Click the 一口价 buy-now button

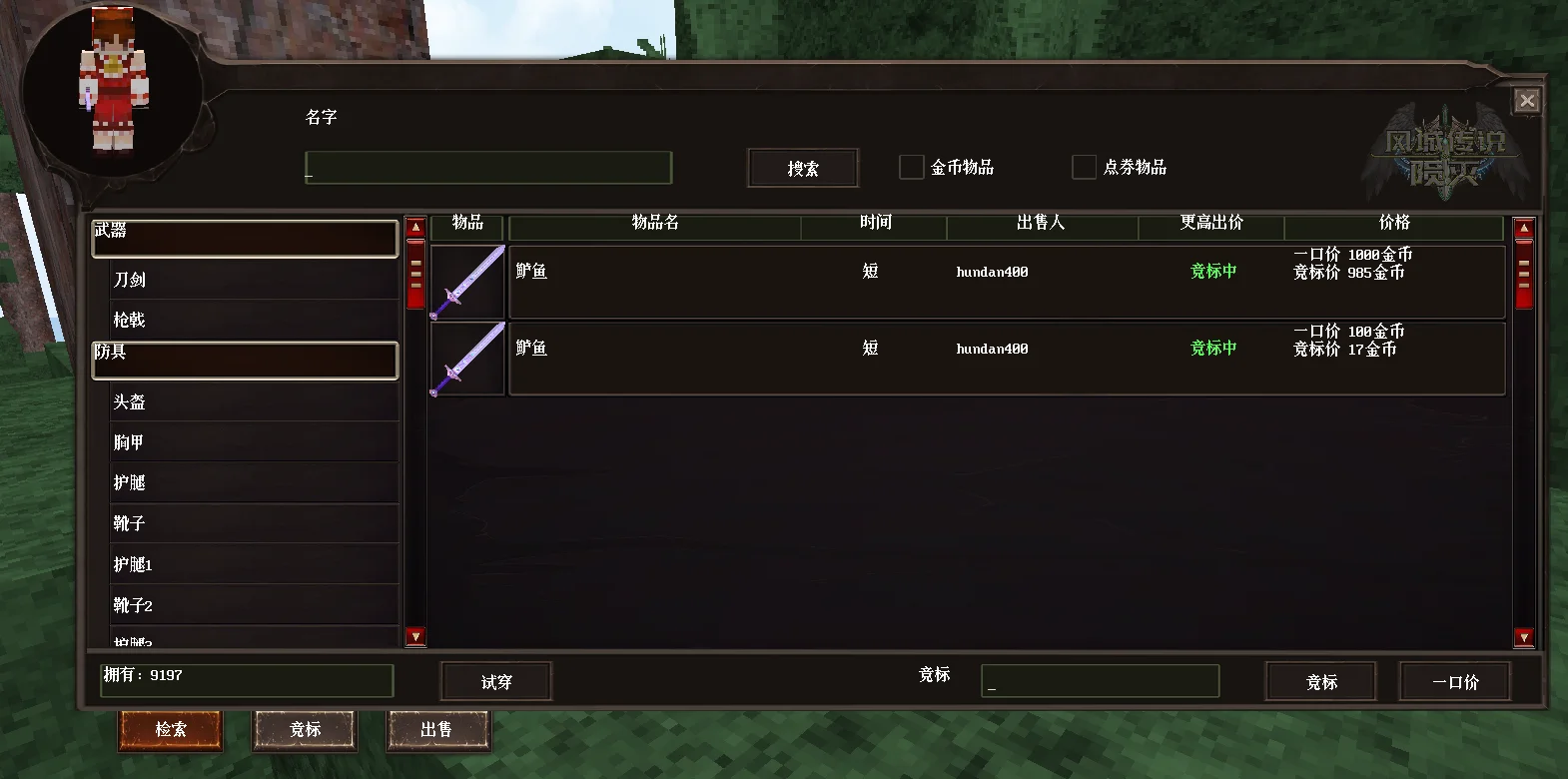point(1455,681)
